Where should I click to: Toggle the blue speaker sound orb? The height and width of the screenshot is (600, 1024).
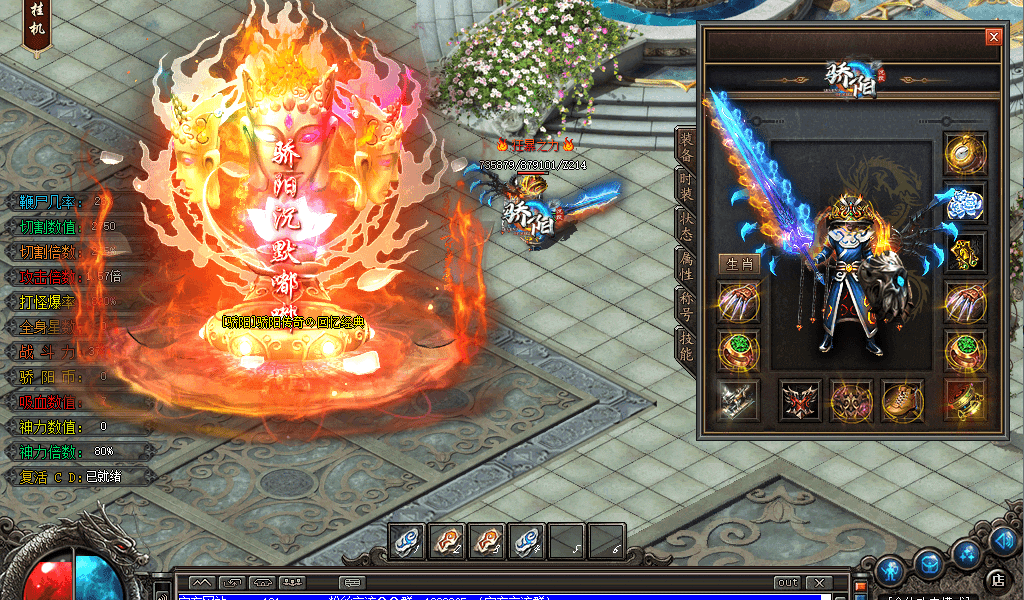point(1005,541)
